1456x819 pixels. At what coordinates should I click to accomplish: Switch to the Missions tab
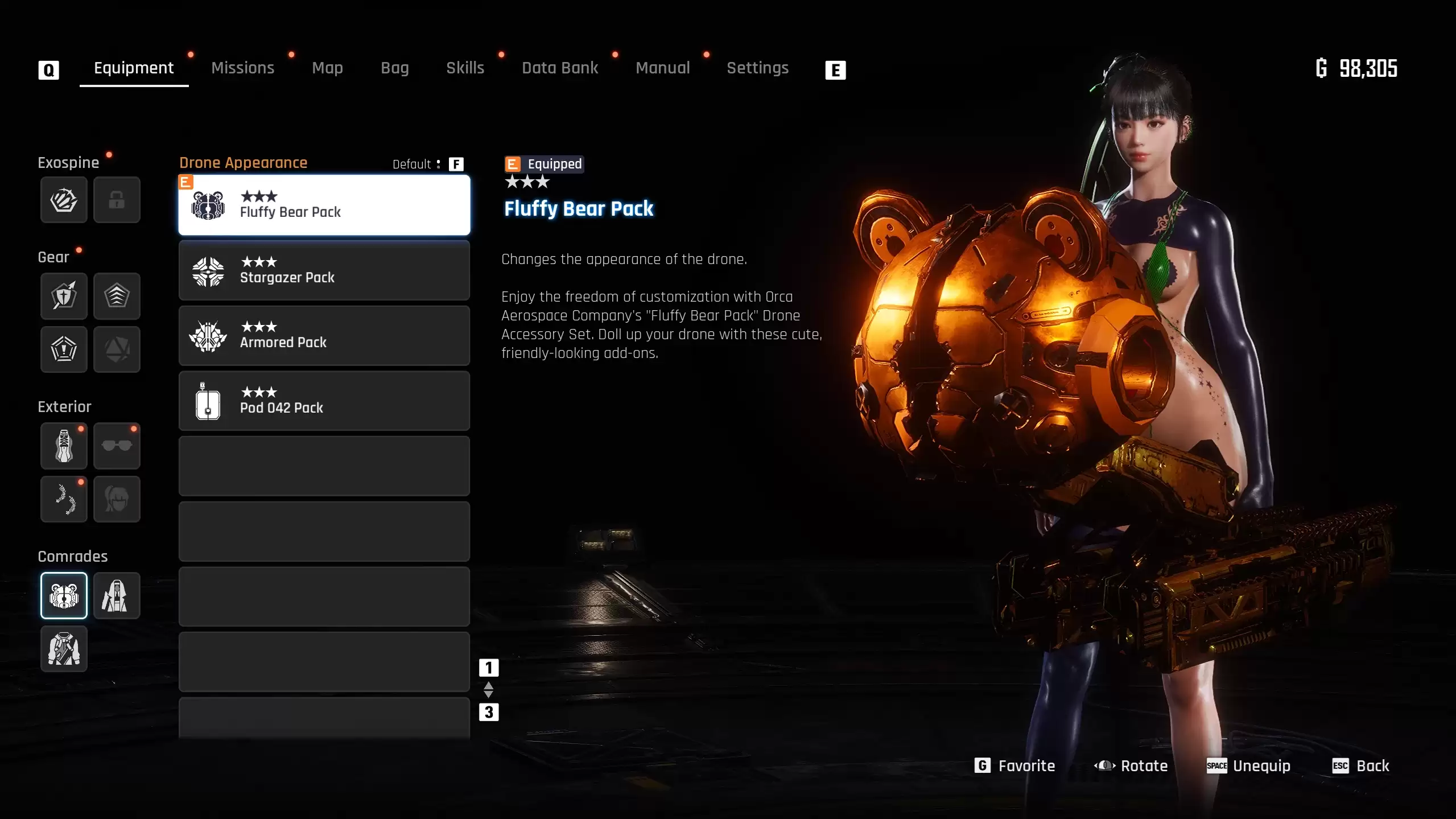[242, 68]
